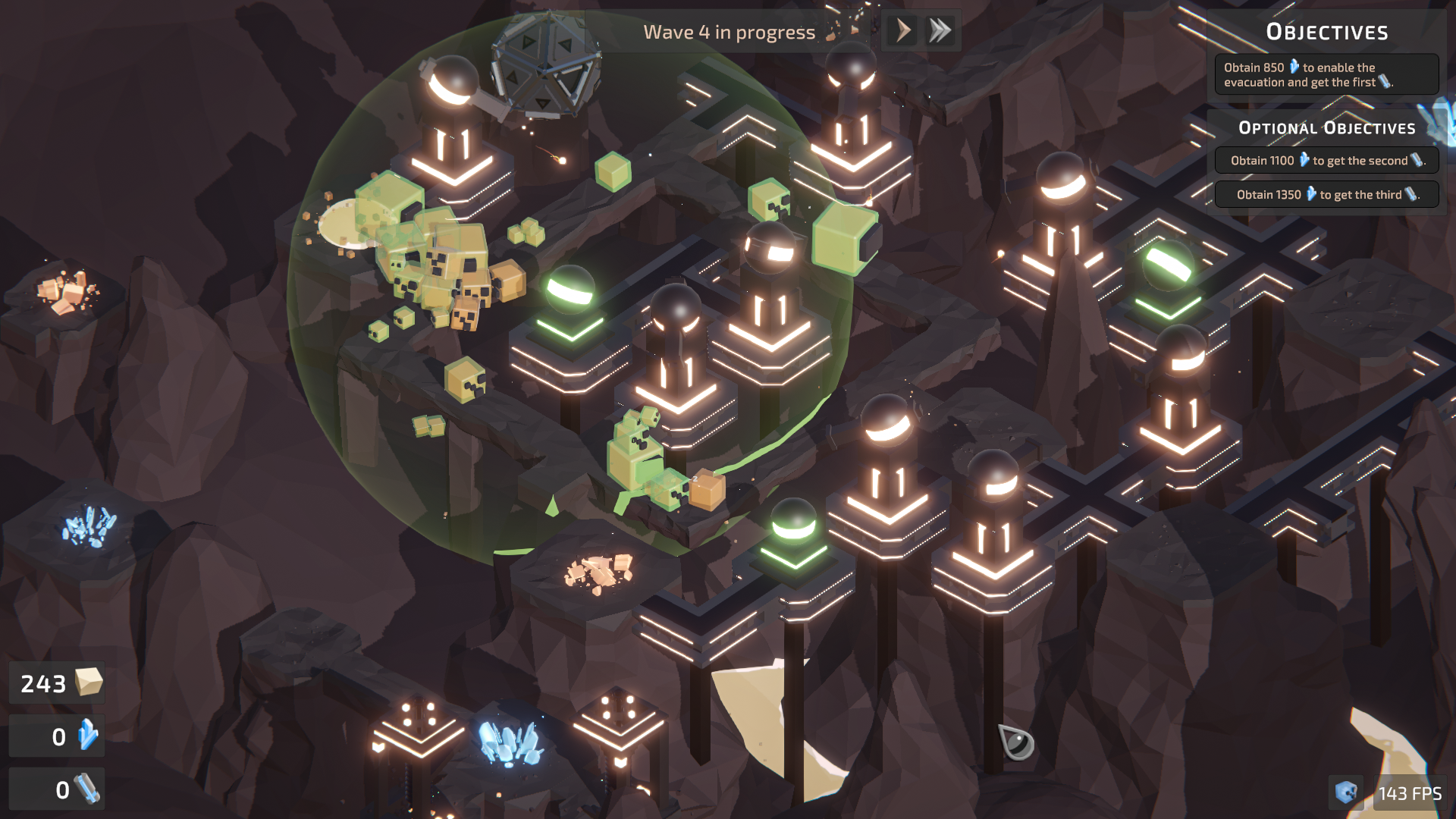Select the 'Obtain 850' main objective entry
This screenshot has width=1456, height=819.
tap(1326, 74)
